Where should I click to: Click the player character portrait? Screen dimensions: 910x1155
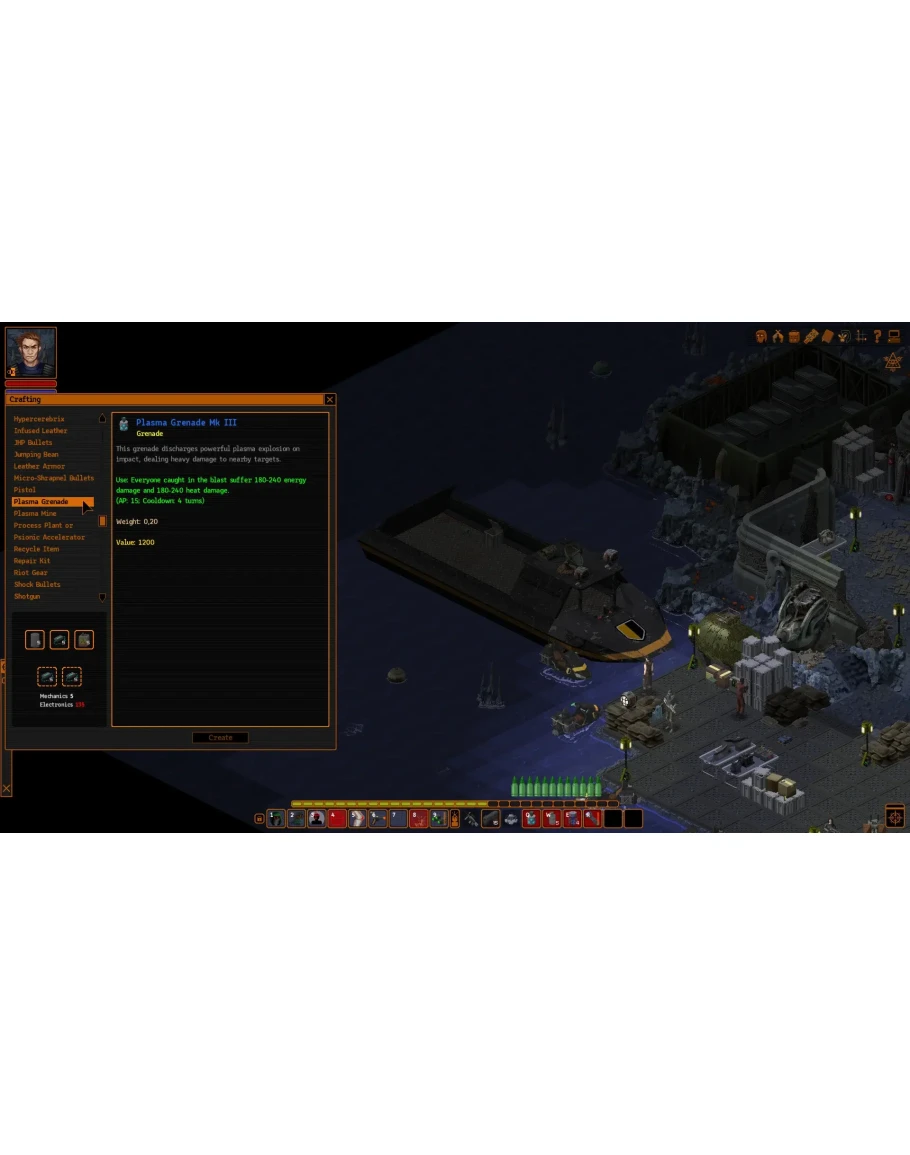click(x=31, y=352)
